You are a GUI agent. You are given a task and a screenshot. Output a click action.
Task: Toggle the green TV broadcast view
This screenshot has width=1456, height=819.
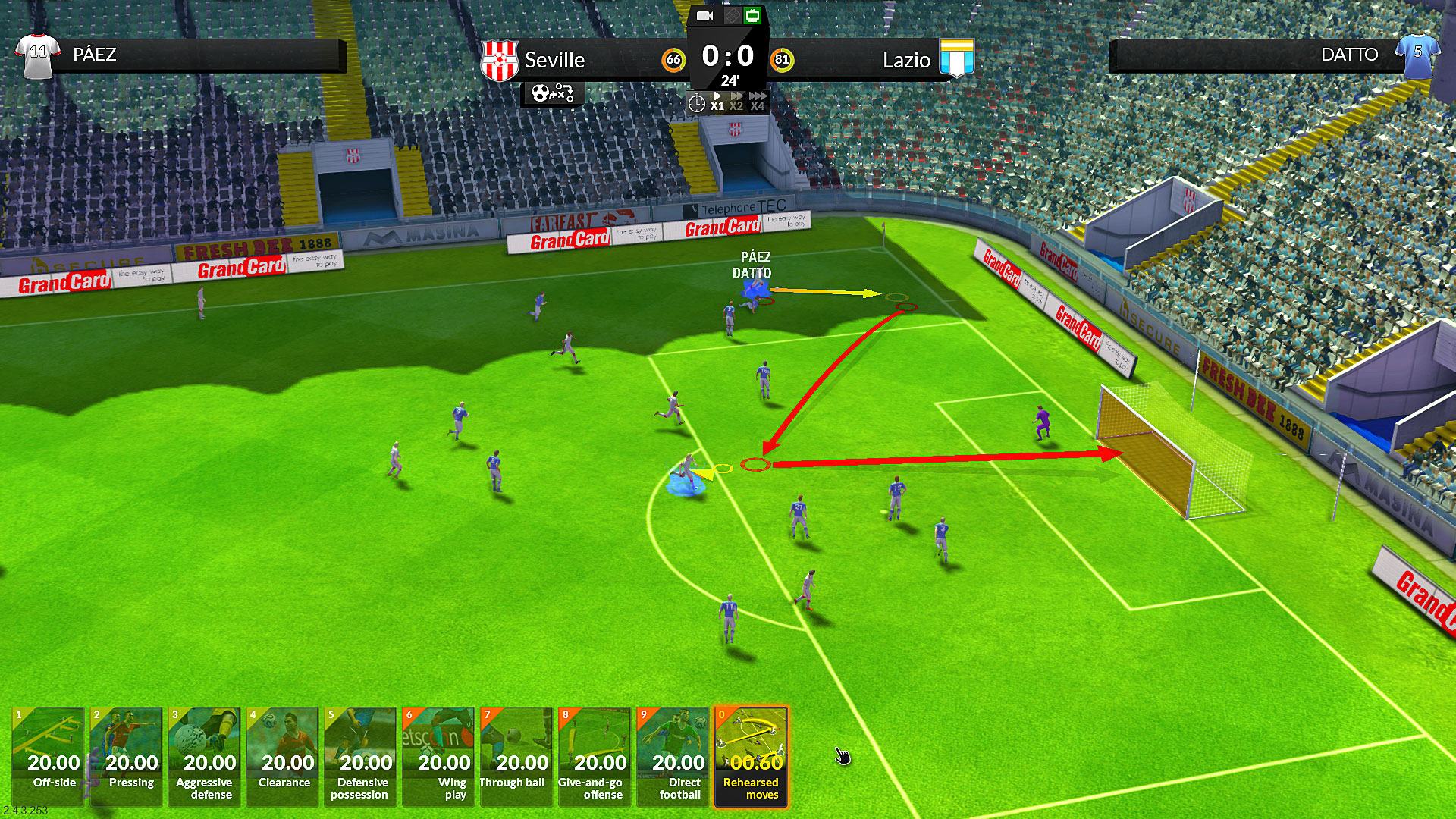click(x=752, y=16)
